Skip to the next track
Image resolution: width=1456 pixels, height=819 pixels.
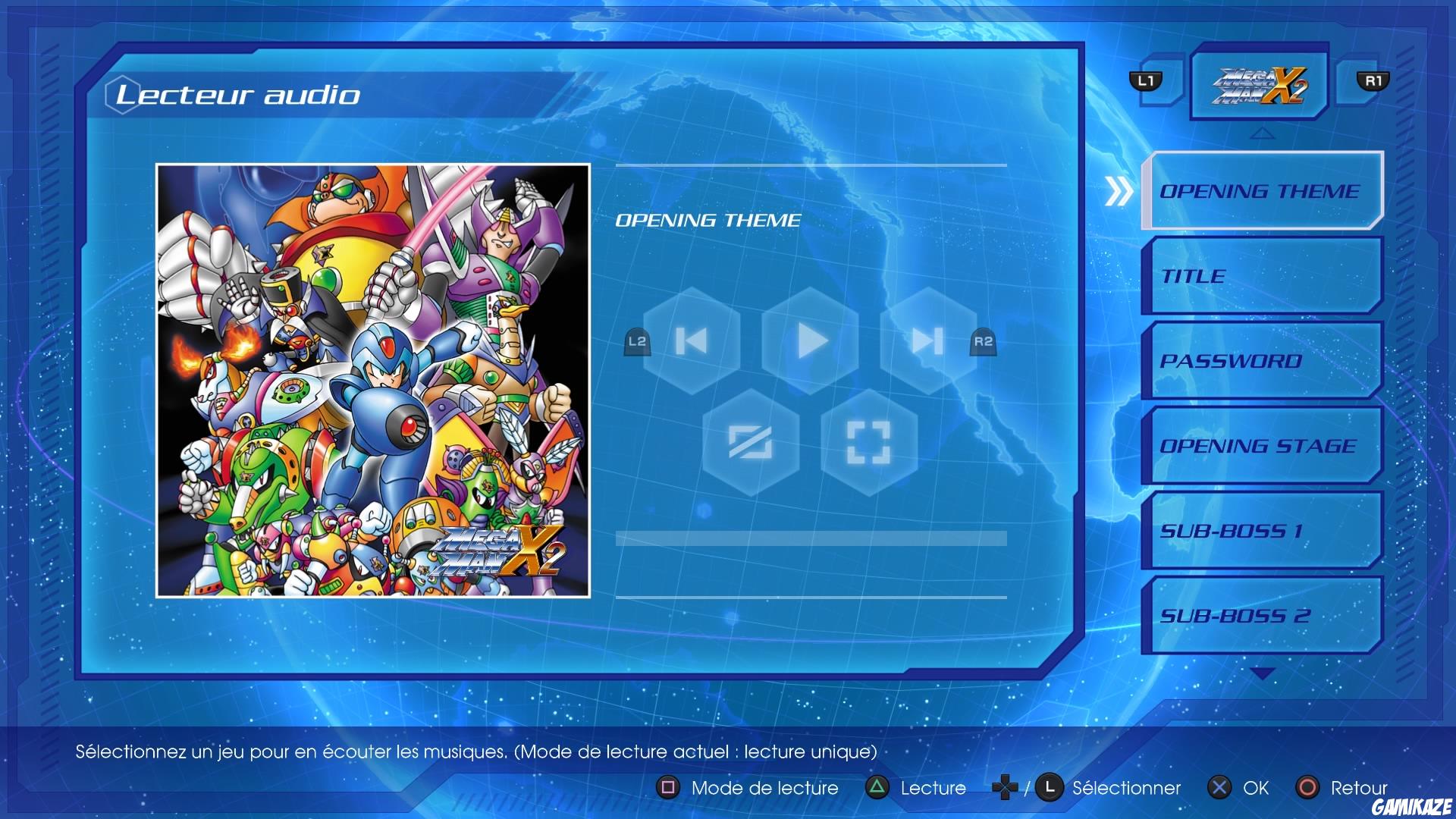tap(928, 341)
